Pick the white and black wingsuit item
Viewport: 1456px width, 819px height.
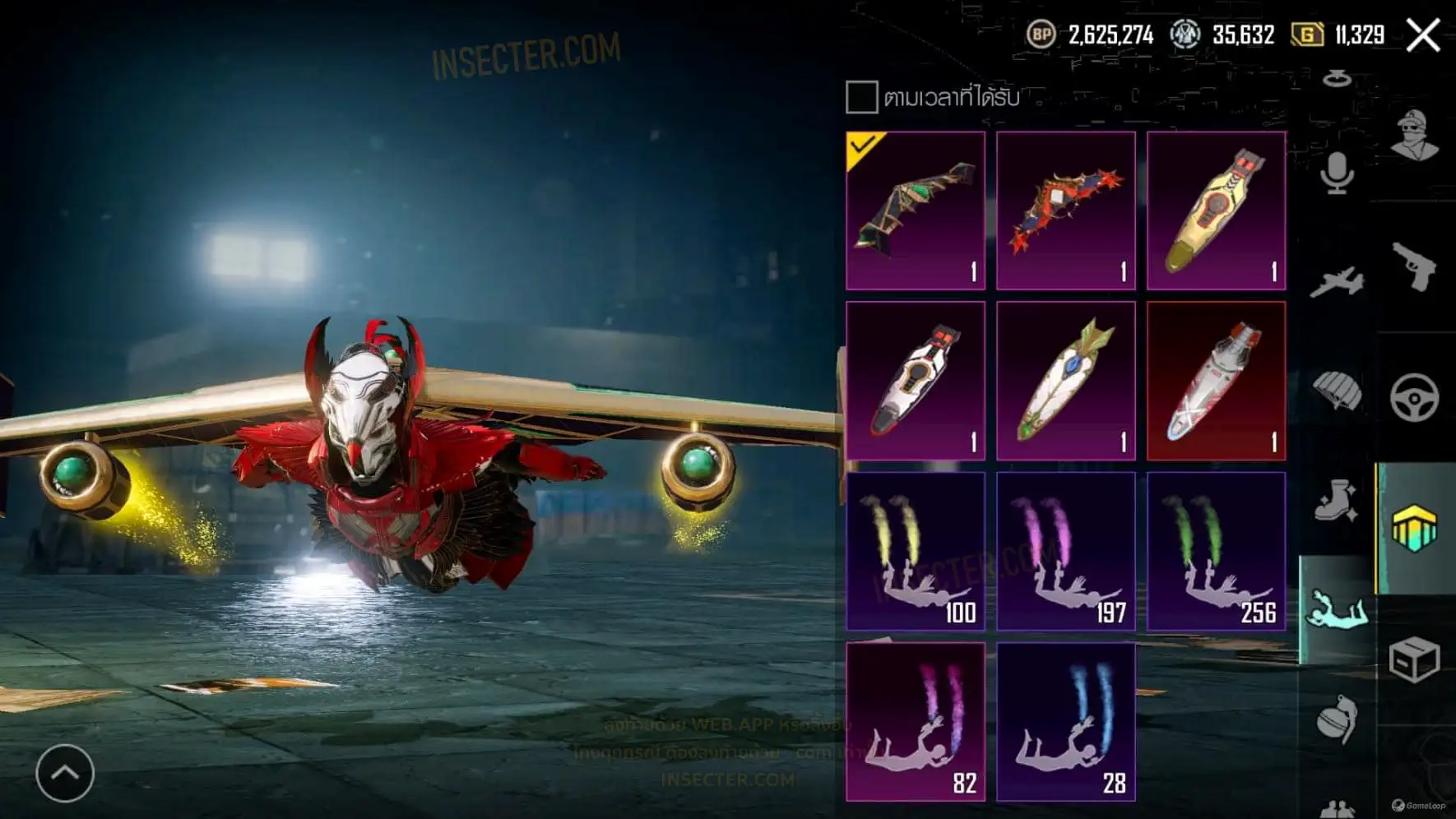click(916, 381)
